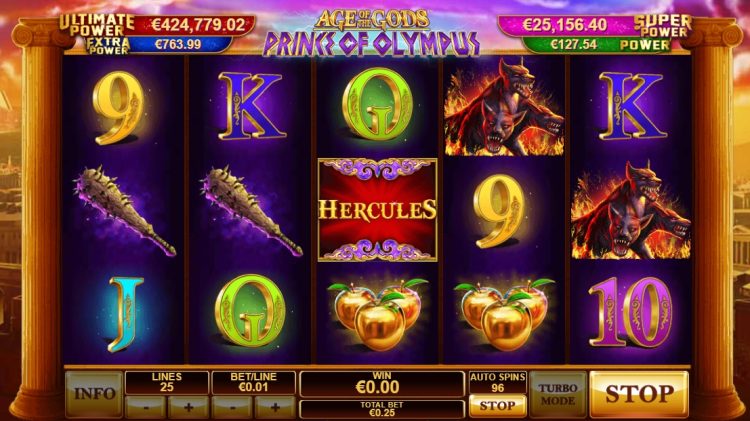
Task: Stop the auto spins
Action: click(x=496, y=406)
